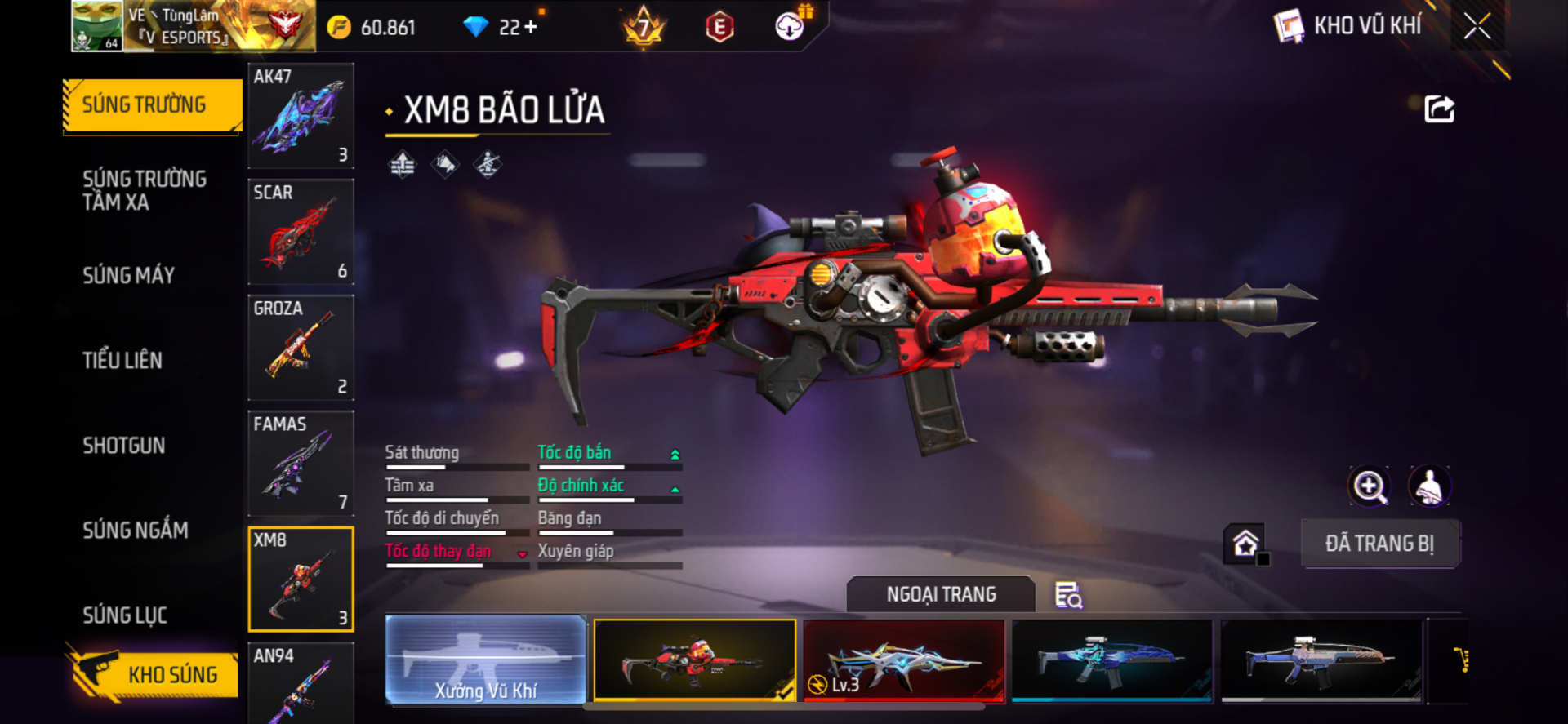The height and width of the screenshot is (724, 1568).
Task: Open the NGOẠI TRANG tab
Action: 941,594
